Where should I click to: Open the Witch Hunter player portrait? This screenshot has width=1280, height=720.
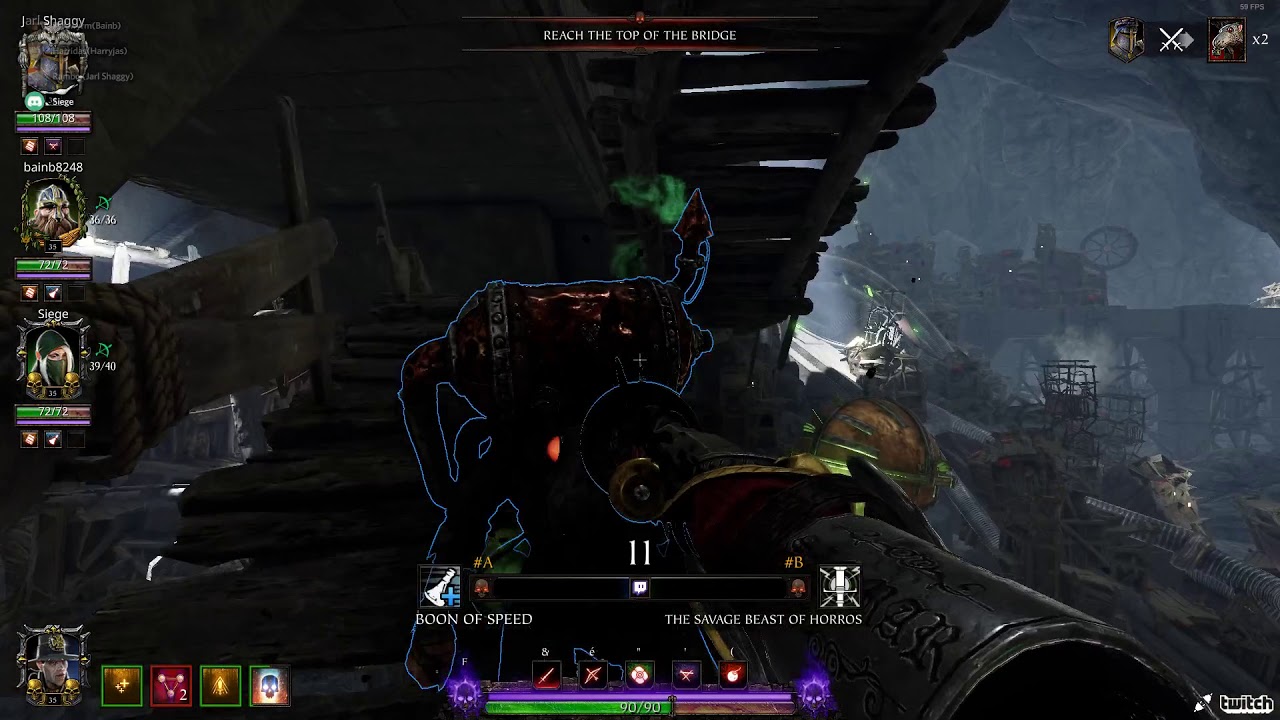click(x=52, y=665)
